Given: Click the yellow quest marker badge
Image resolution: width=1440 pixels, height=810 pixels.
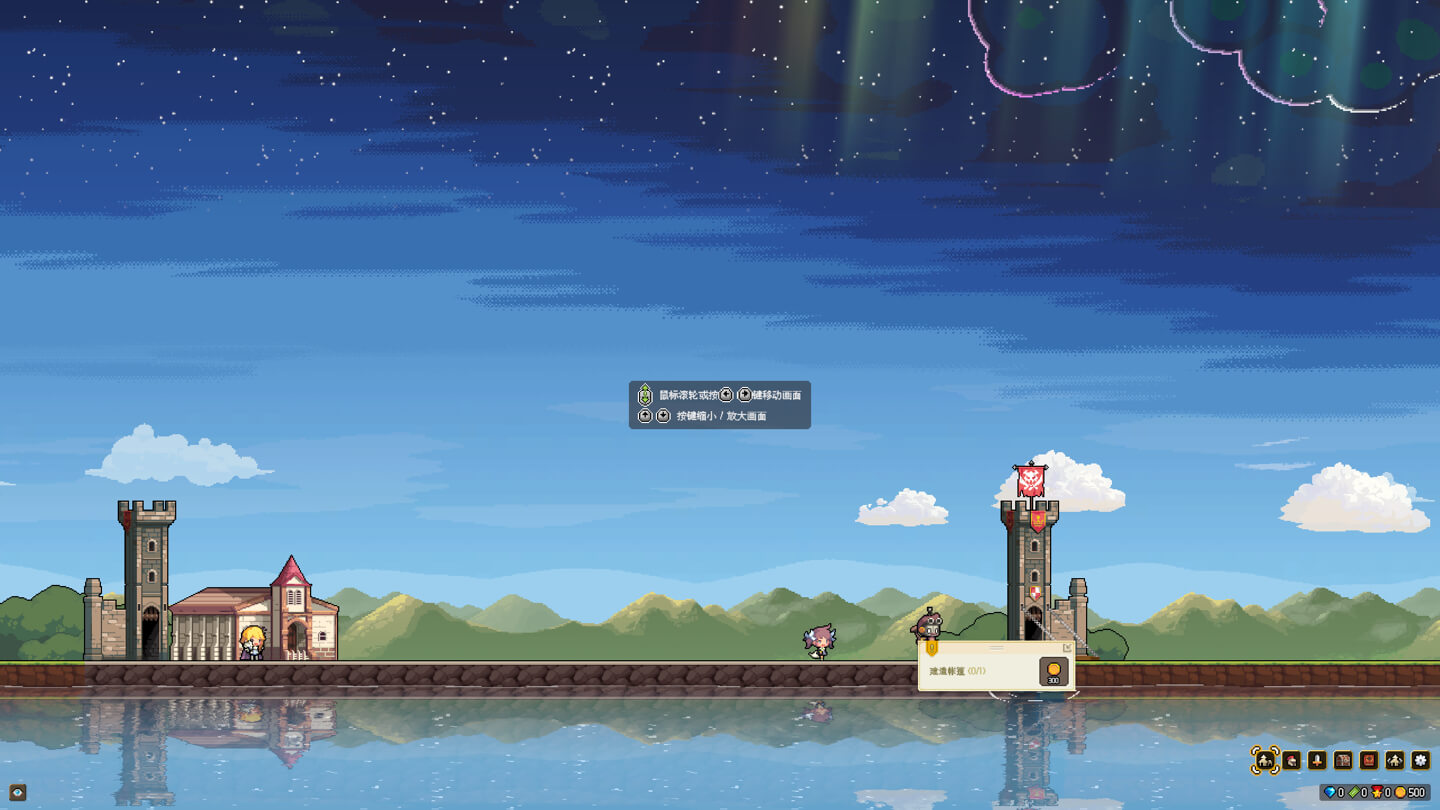Looking at the screenshot, I should click(x=932, y=648).
